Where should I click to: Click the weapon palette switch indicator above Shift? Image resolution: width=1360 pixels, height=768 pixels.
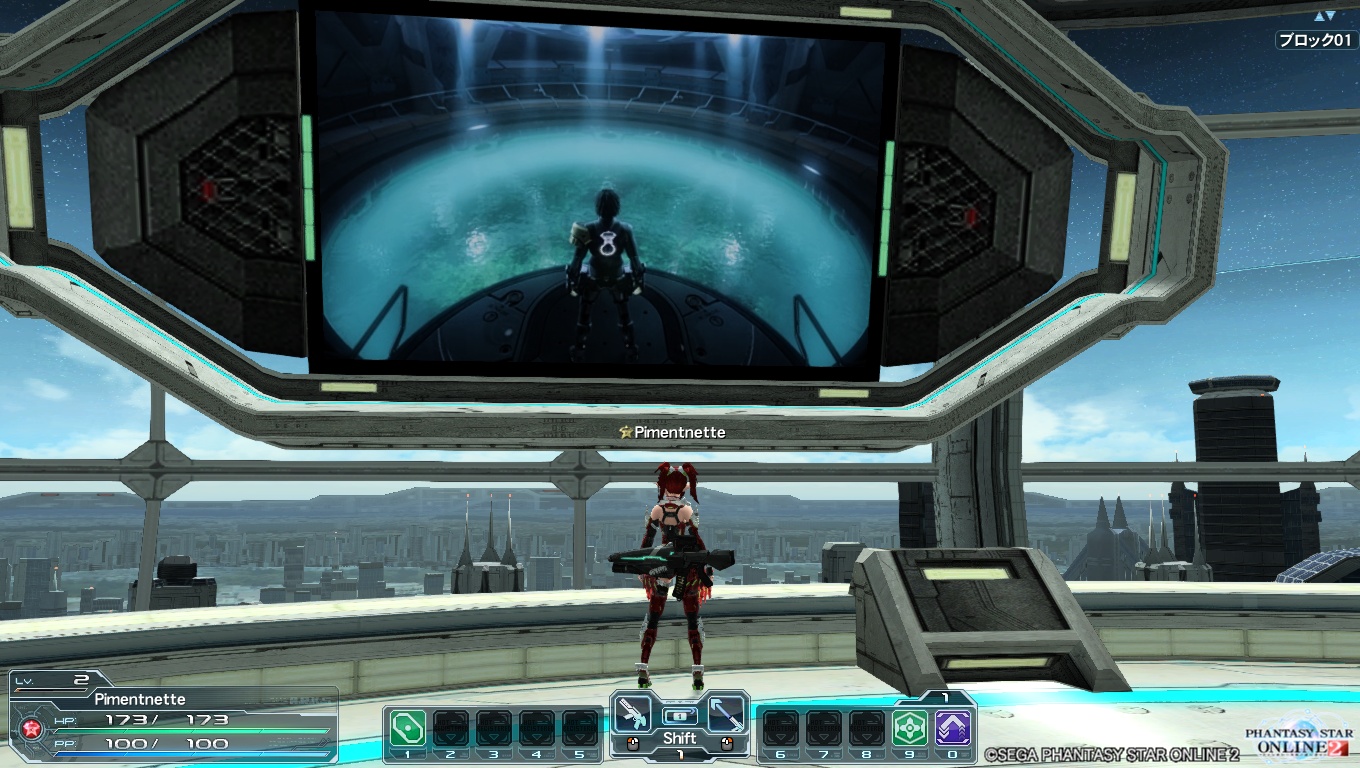pos(679,716)
